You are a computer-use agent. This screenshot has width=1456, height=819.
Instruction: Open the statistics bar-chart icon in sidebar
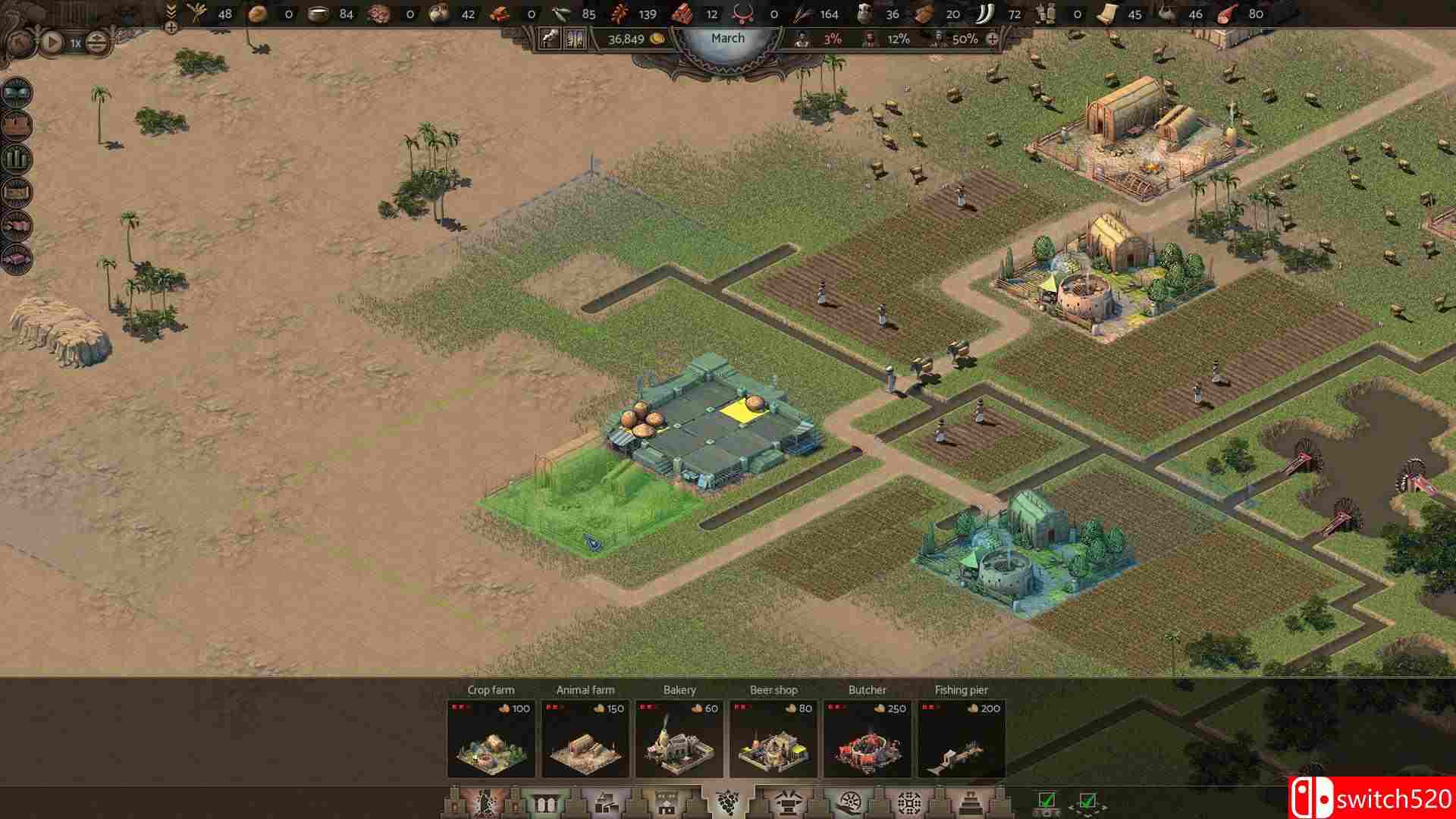pos(17,157)
